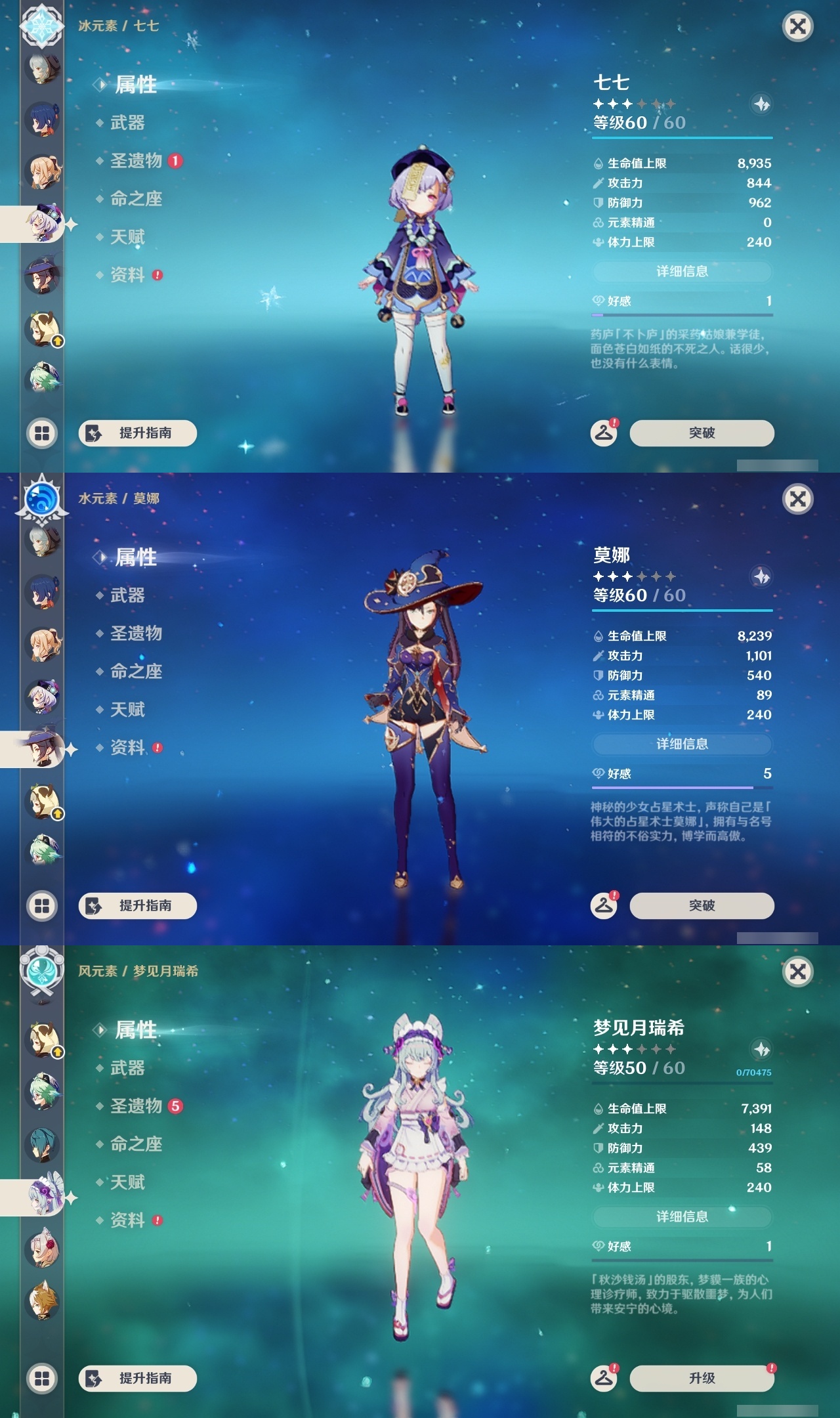Open the 提升指南 panel on Qiqi's page
840x1418 pixels.
pos(136,433)
